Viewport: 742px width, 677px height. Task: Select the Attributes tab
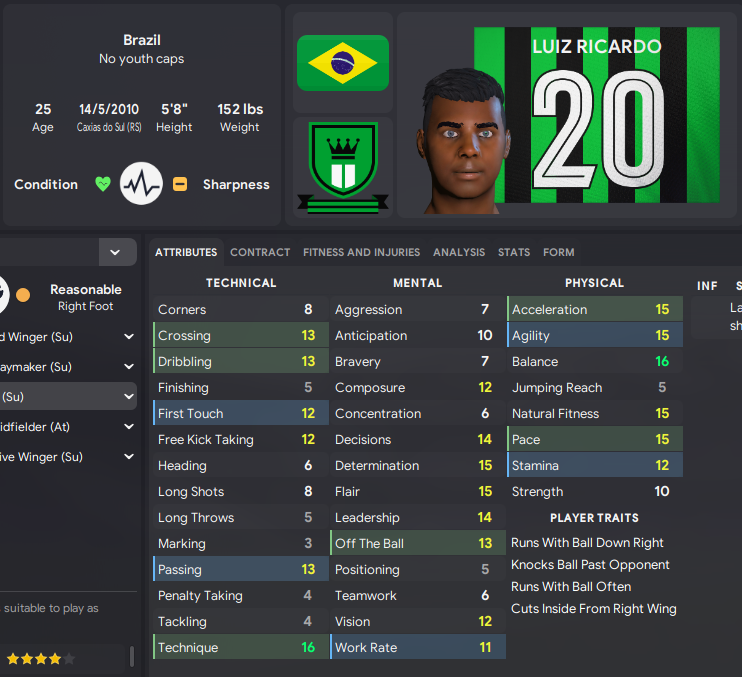[186, 252]
